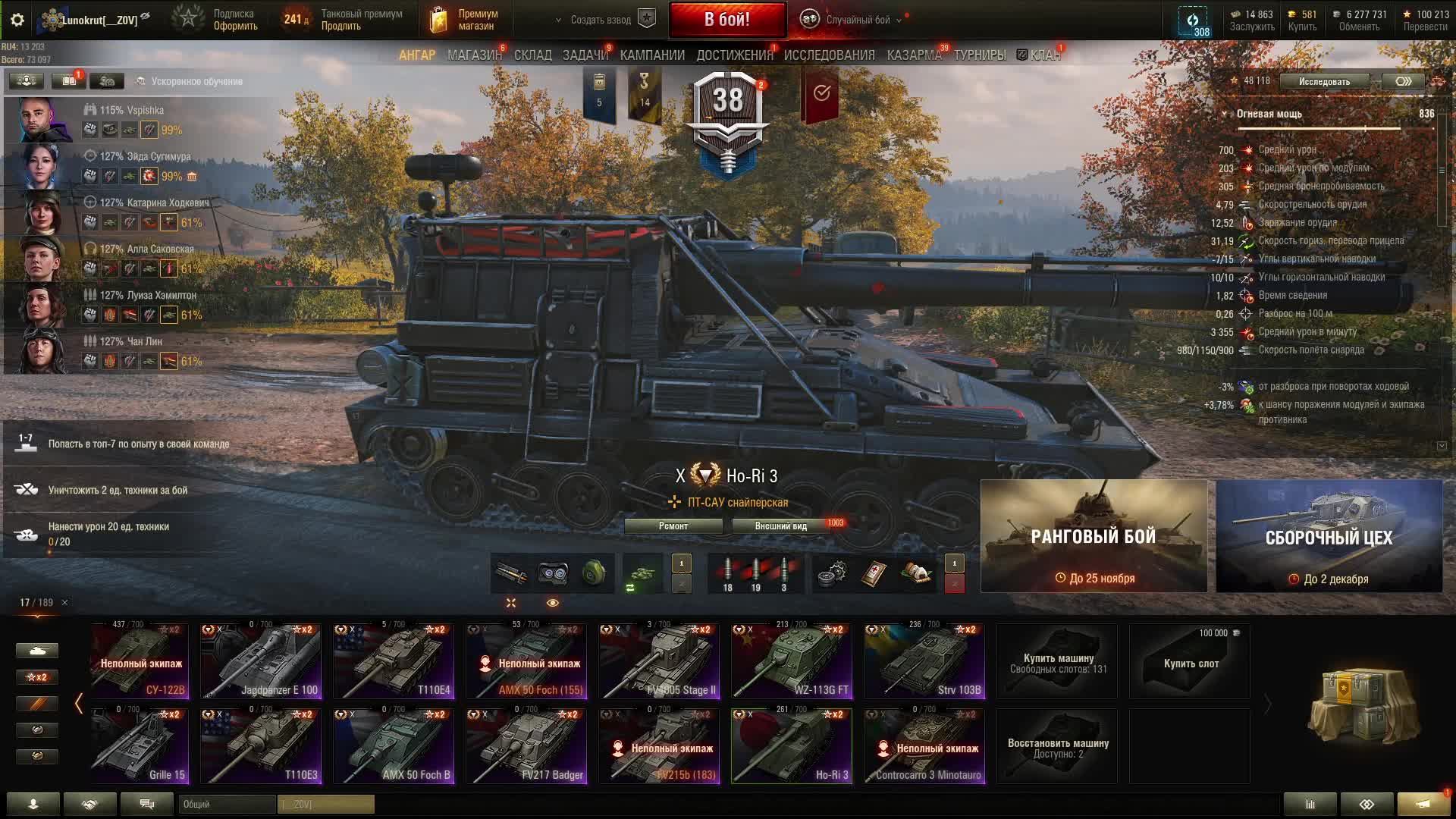
Task: Open Внешний вид customization
Action: (x=780, y=526)
